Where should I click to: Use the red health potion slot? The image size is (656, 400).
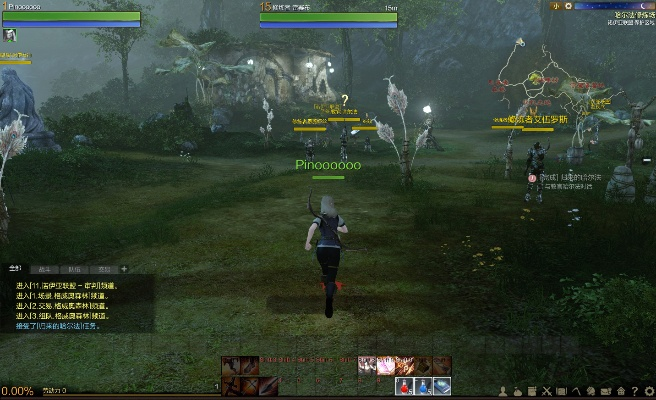click(x=405, y=386)
